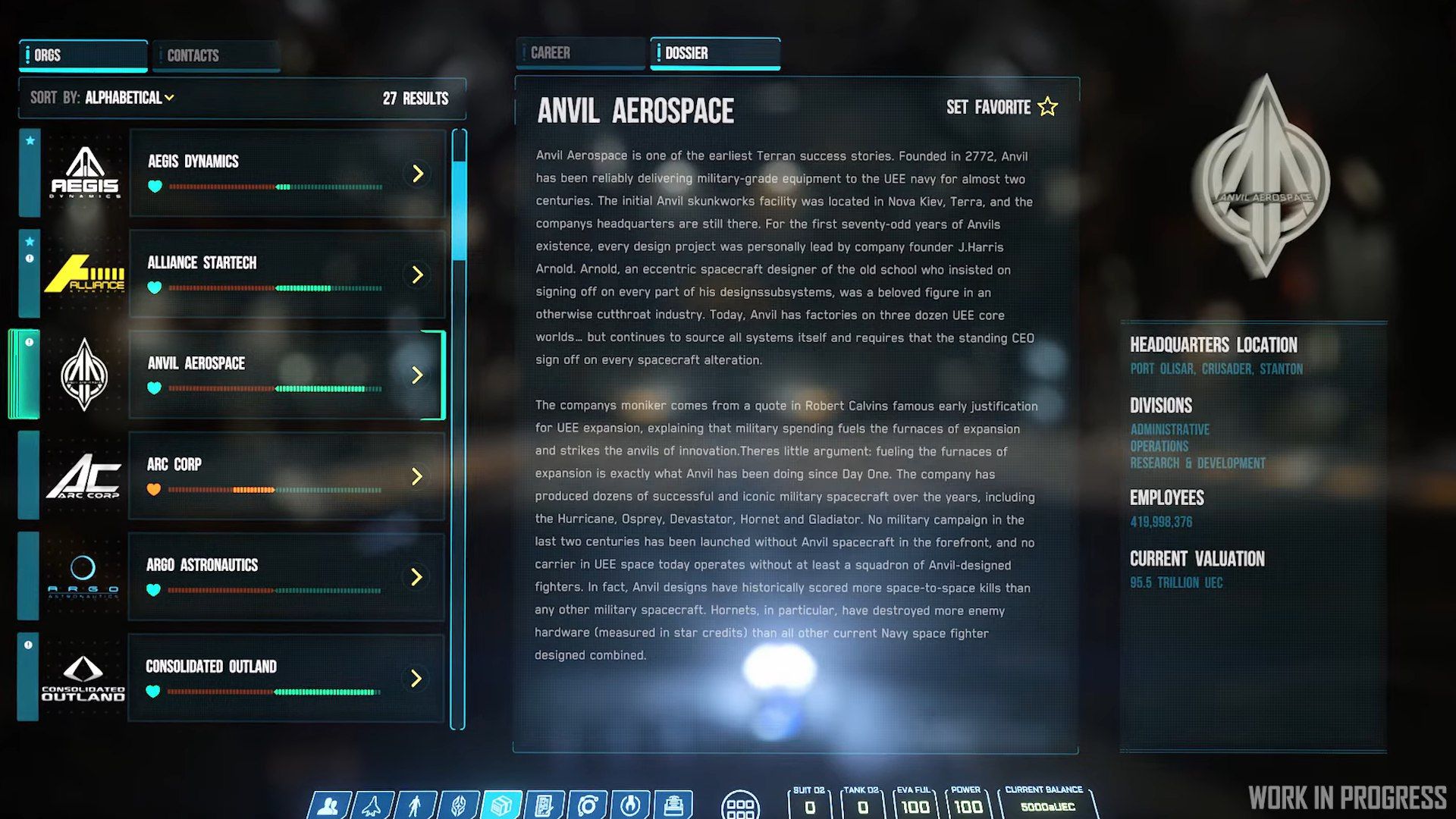
Task: Choose the Anvil Aerospace list row
Action: tap(287, 375)
